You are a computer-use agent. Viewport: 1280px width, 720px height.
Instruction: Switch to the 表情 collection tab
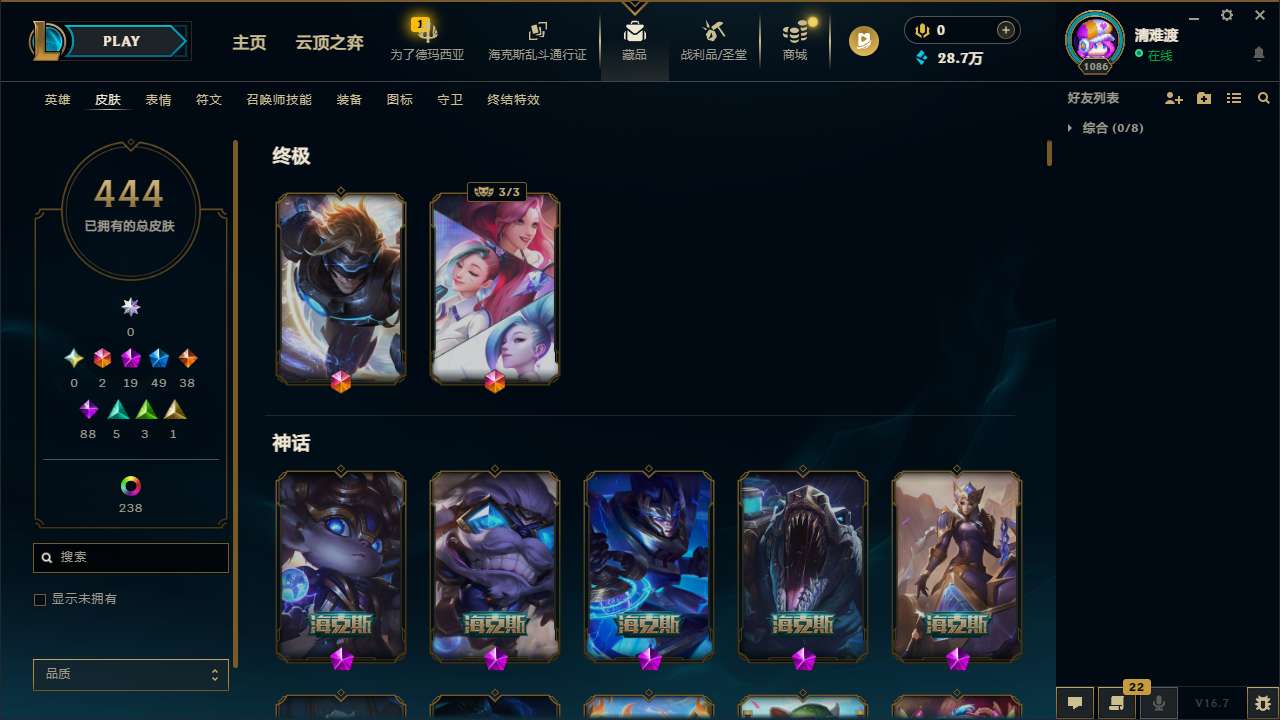157,100
